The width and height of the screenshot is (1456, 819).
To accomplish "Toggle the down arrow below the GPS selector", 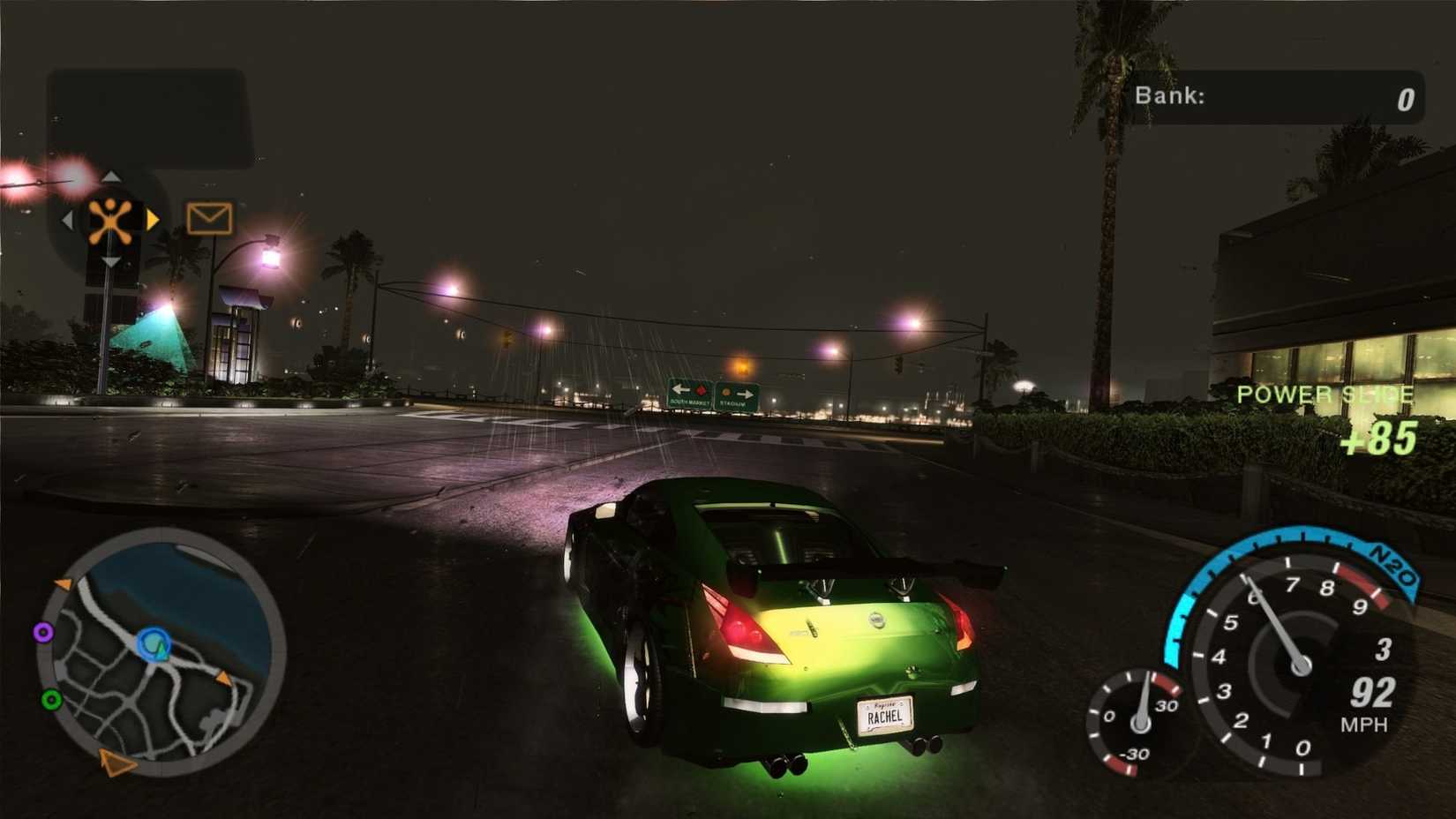I will tap(111, 261).
